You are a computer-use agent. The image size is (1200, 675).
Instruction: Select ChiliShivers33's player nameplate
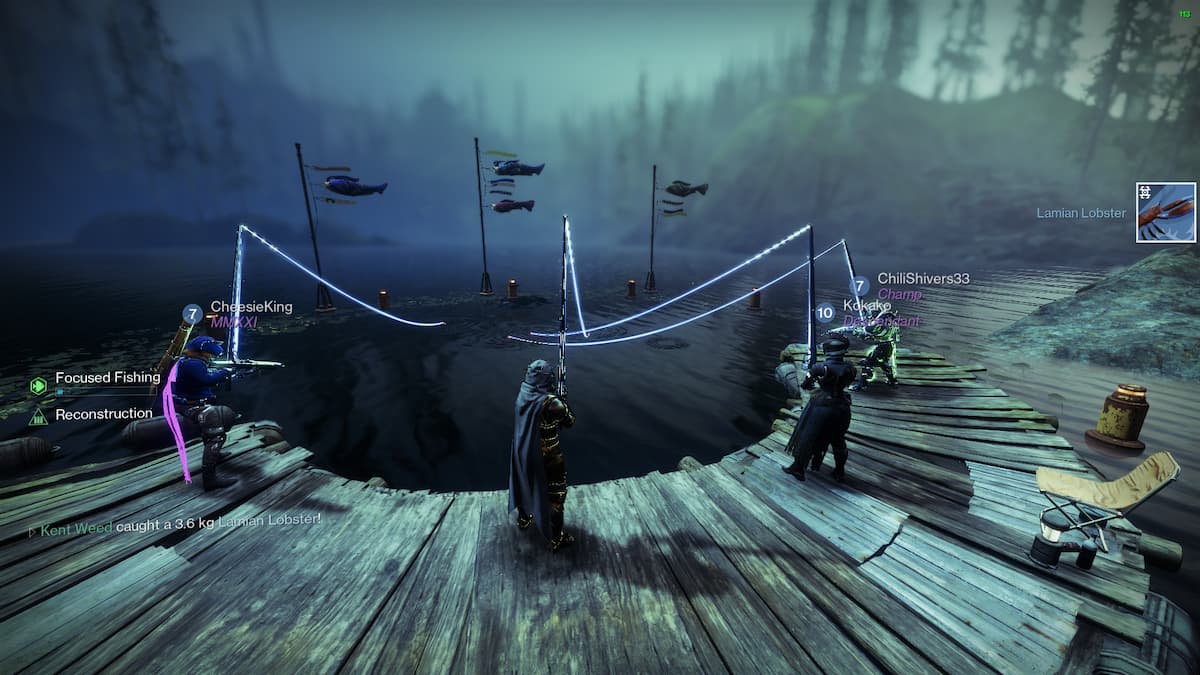point(922,279)
